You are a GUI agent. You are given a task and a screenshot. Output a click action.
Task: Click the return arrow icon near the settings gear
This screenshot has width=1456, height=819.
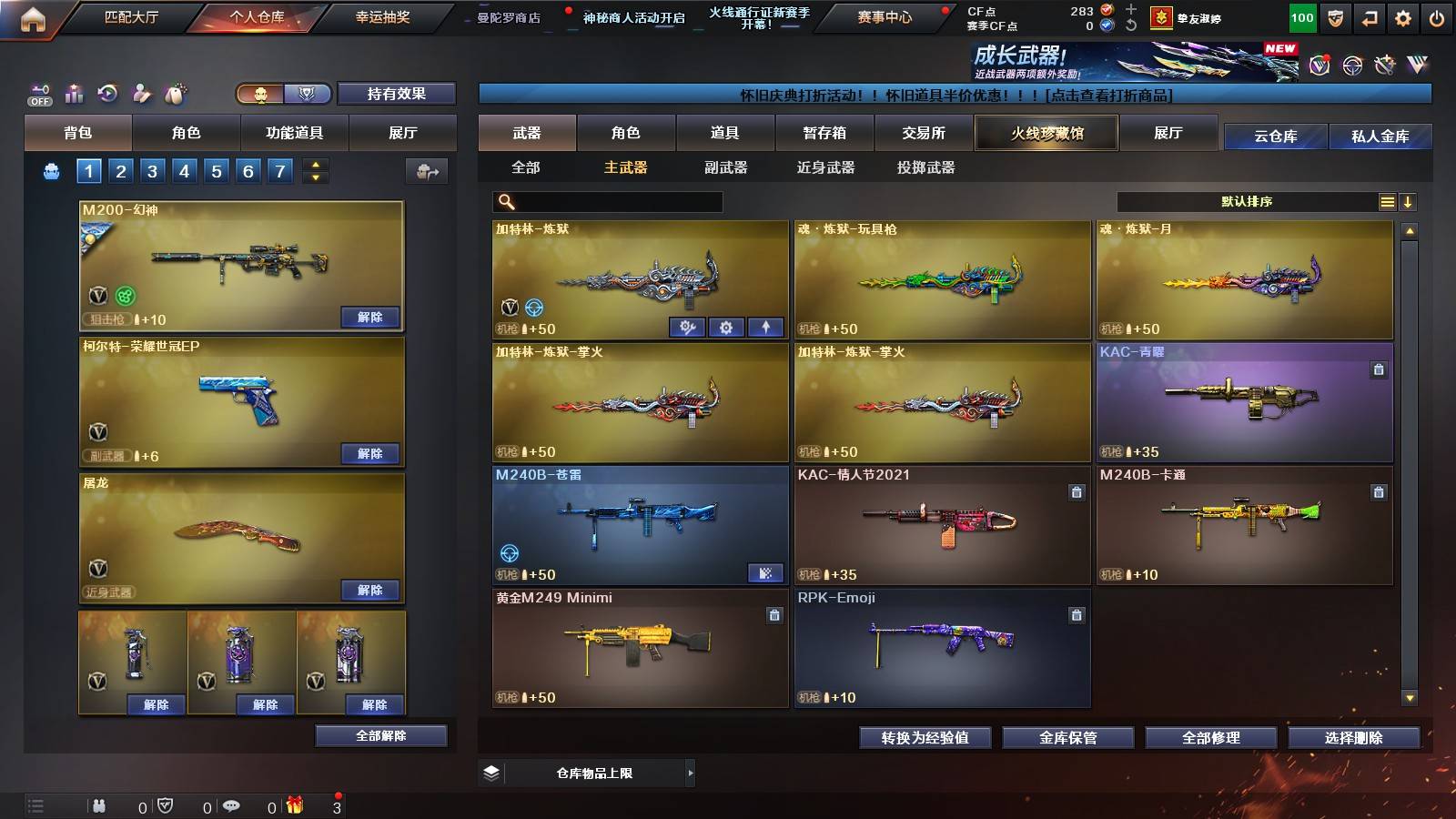pyautogui.click(x=1369, y=16)
